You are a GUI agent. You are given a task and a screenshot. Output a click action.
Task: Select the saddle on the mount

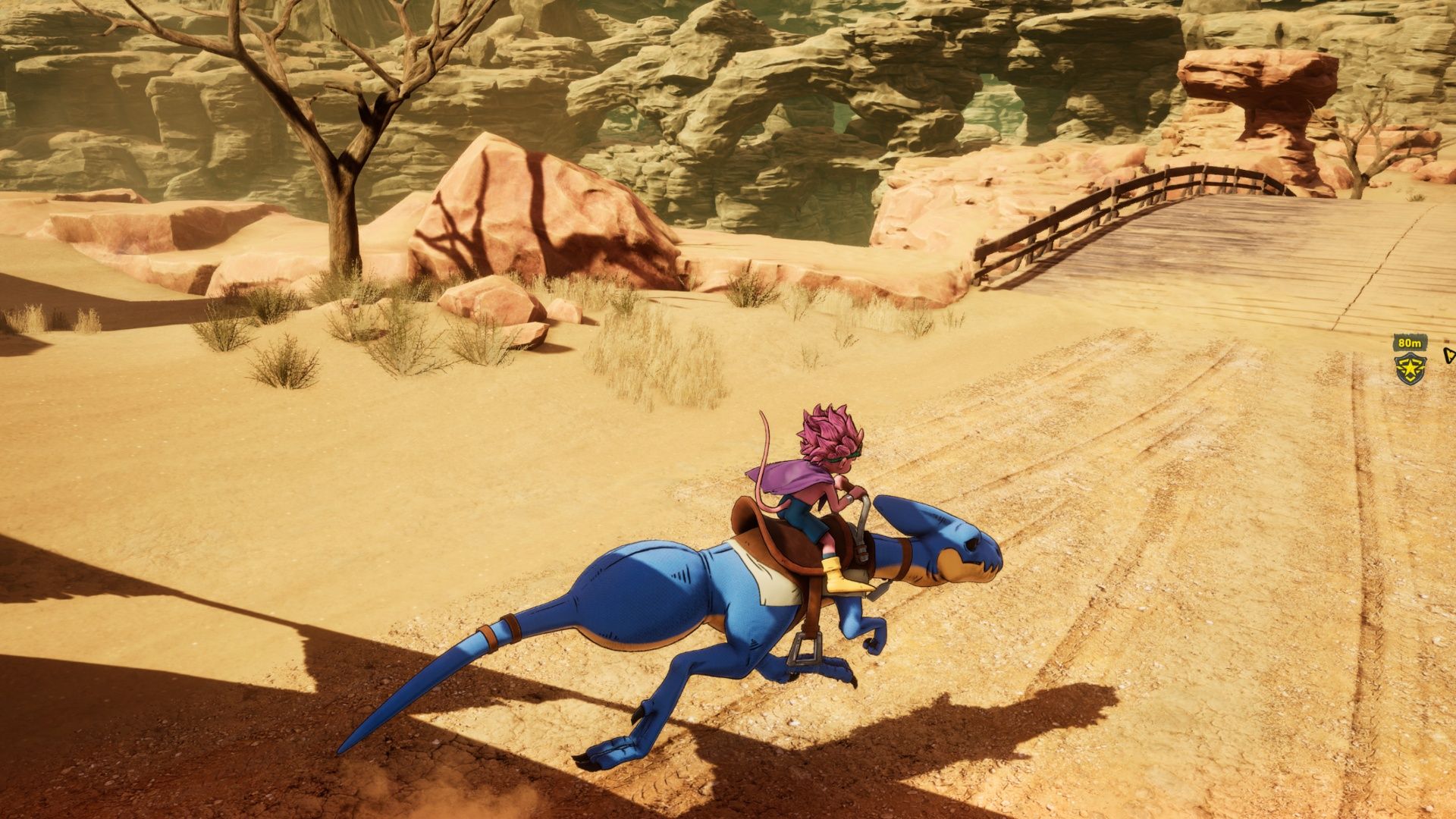[x=773, y=538]
